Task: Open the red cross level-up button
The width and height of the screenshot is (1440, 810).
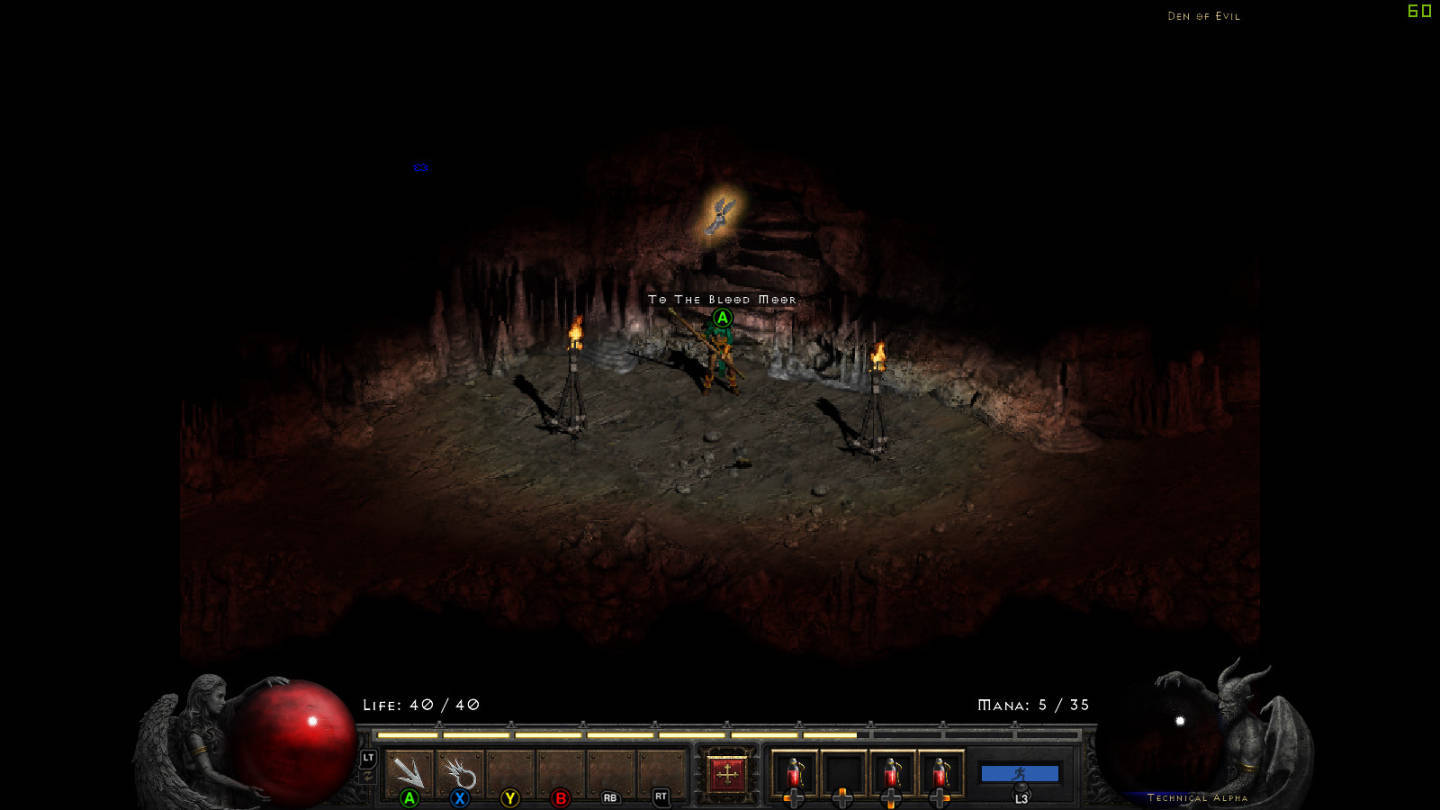Action: coord(727,774)
